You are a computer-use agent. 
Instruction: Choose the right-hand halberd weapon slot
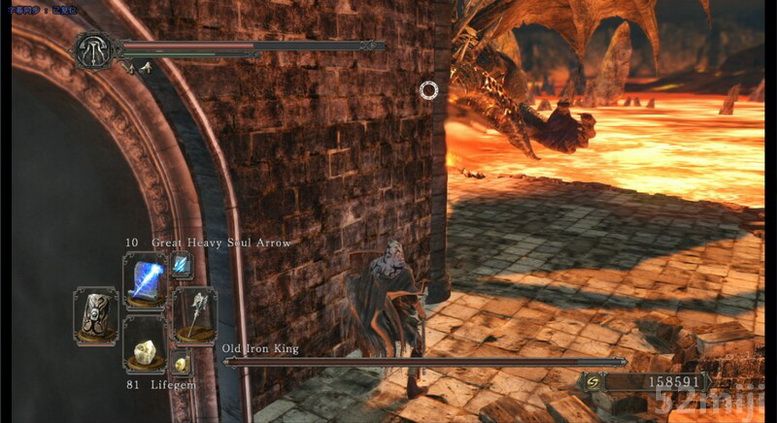(x=193, y=314)
